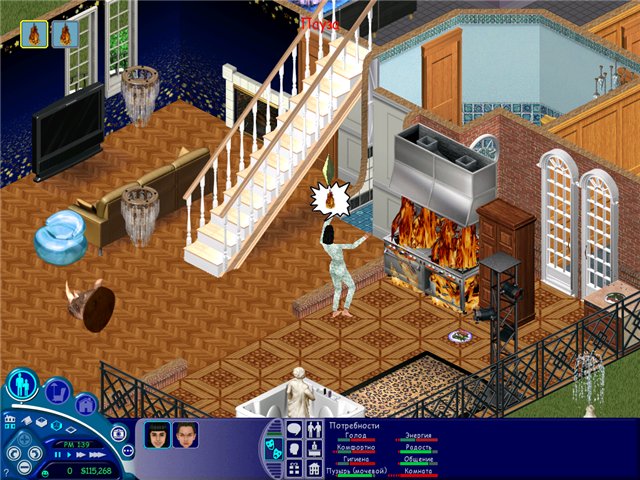
Task: Rotate the view counter-clockwise
Action: 15,453
